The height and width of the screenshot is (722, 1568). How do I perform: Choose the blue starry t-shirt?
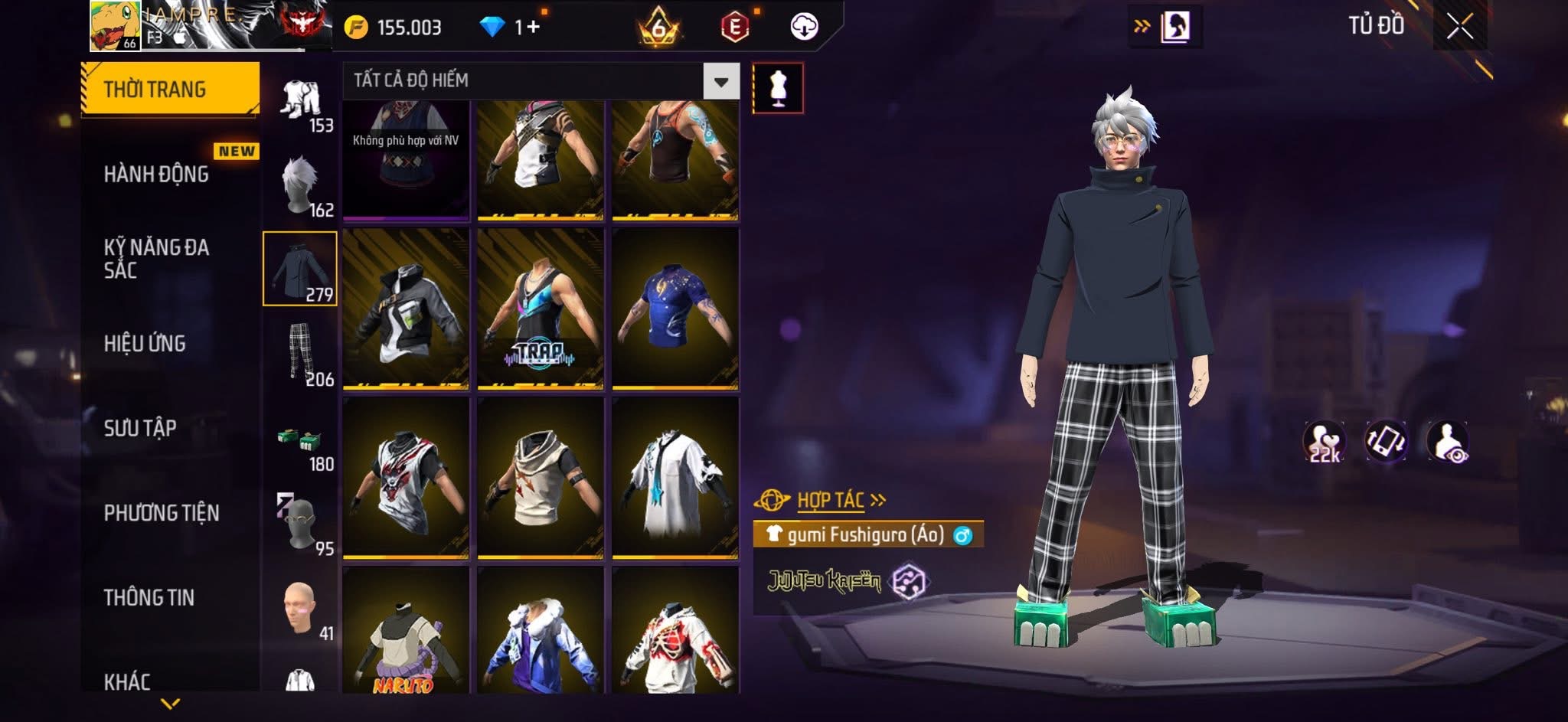tap(675, 309)
